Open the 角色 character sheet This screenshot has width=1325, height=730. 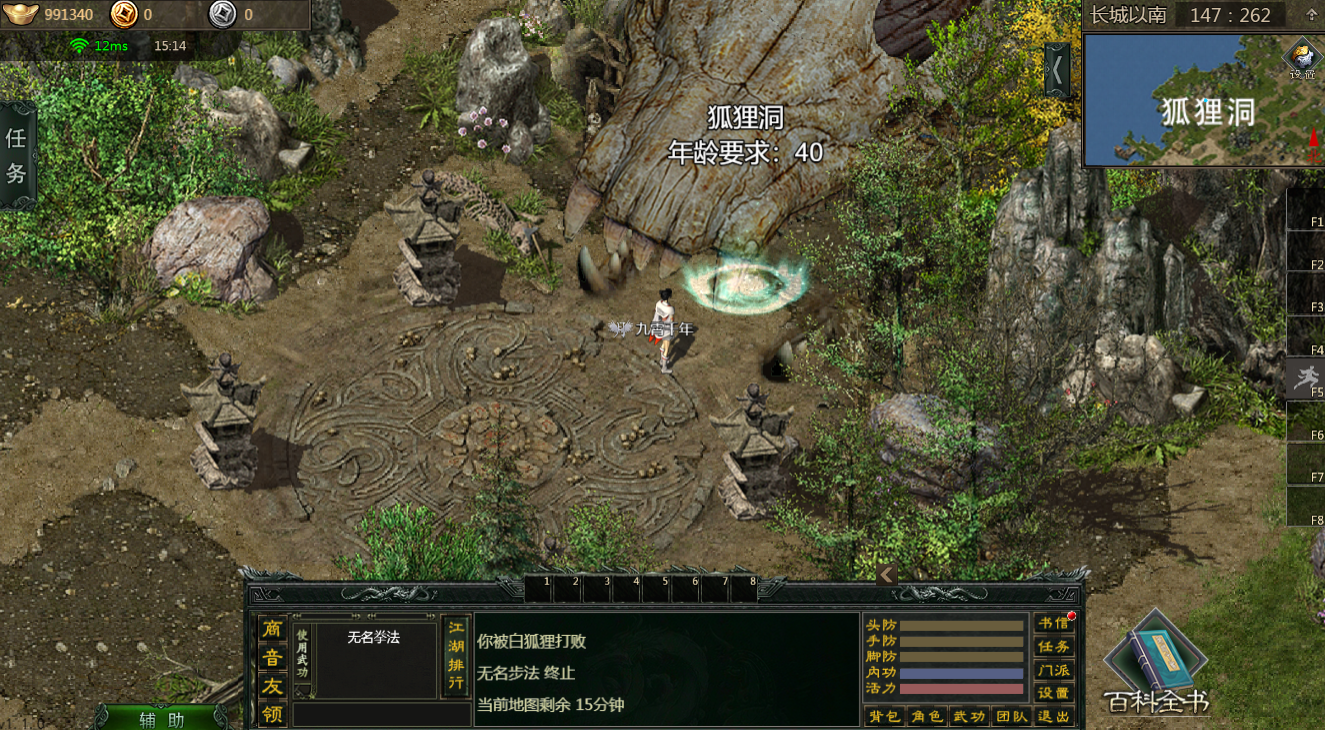927,716
